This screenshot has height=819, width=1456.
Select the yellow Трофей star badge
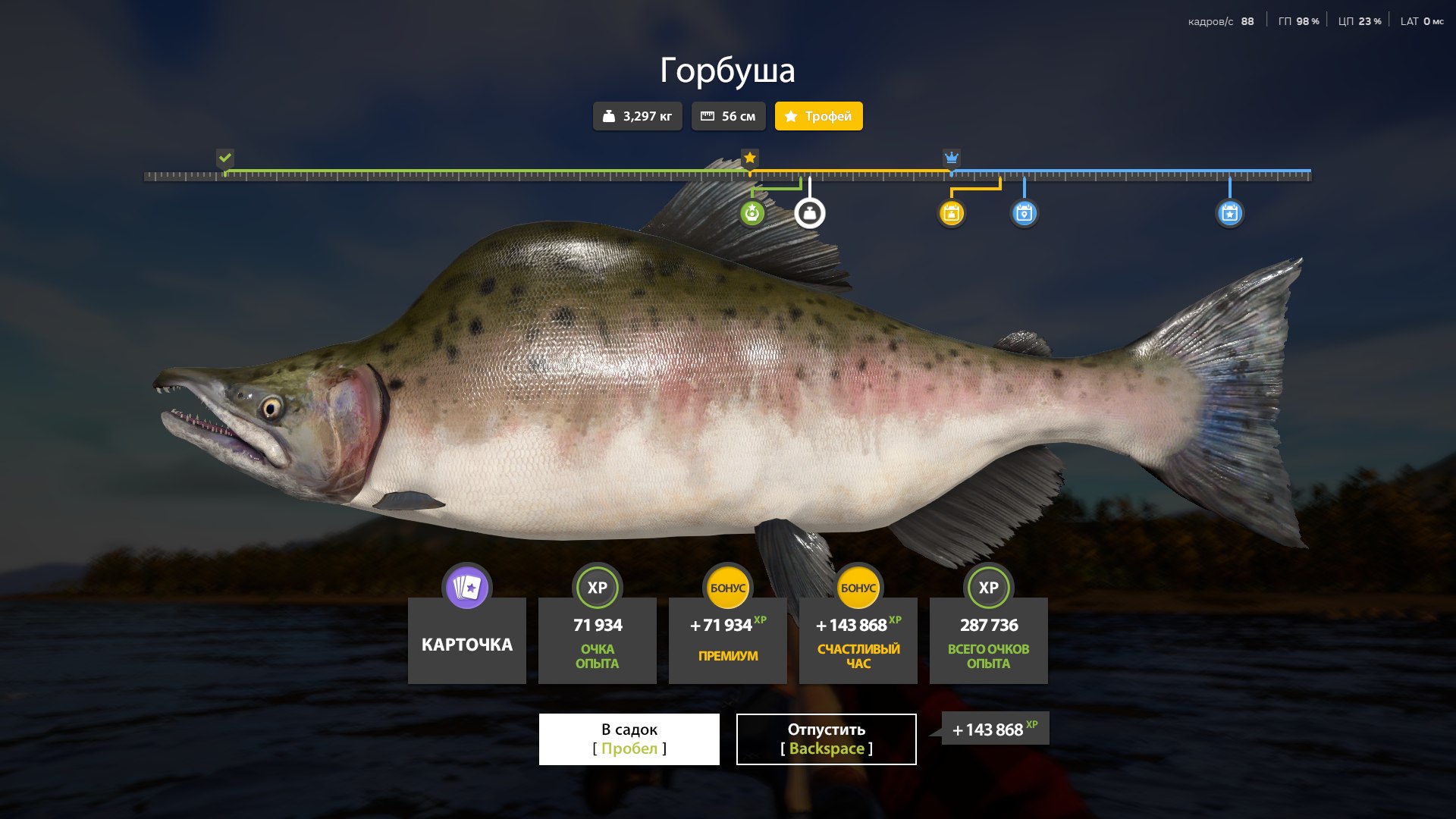coord(818,116)
